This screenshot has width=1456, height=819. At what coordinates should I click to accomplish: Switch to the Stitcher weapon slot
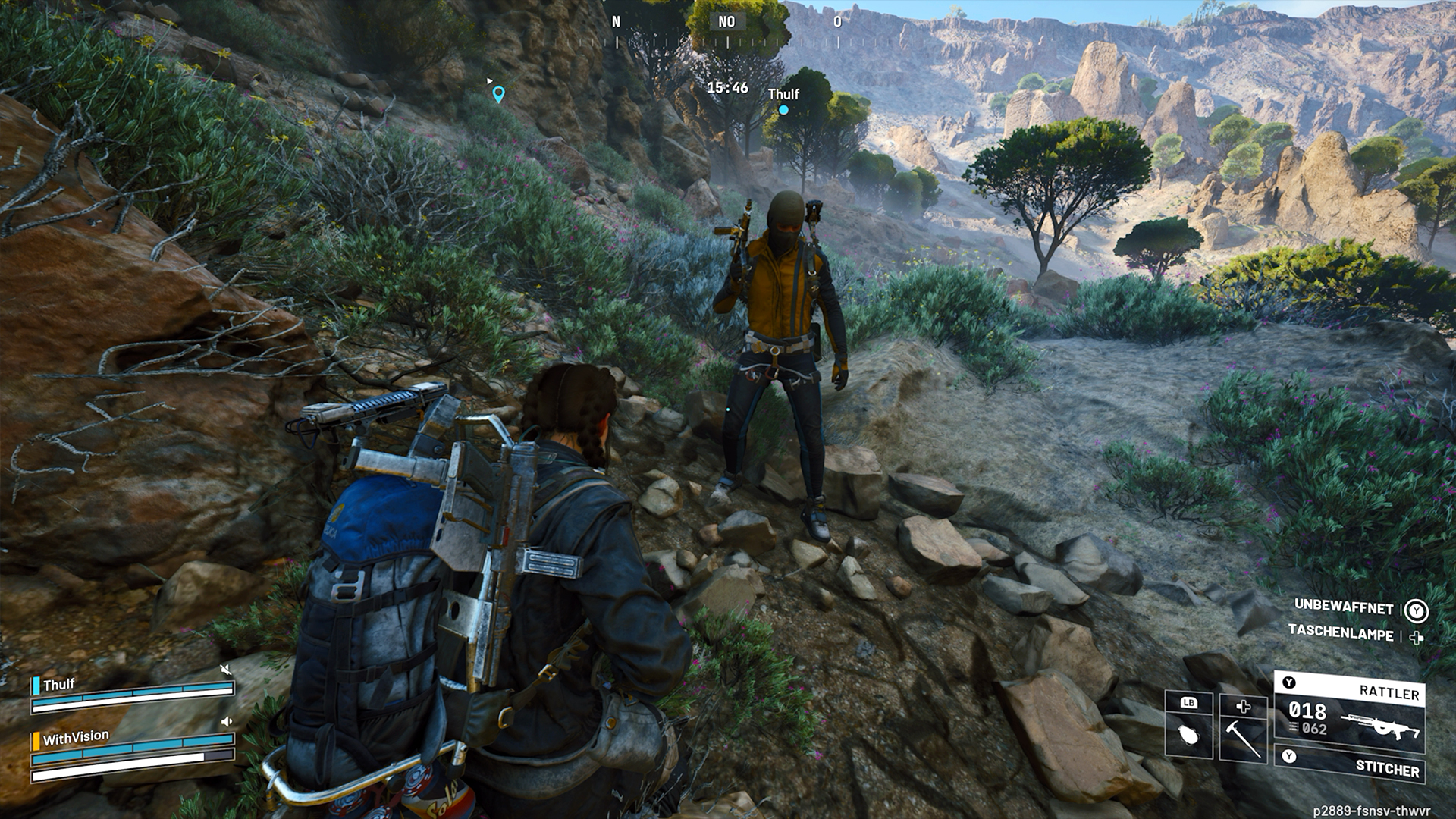pos(1349,765)
